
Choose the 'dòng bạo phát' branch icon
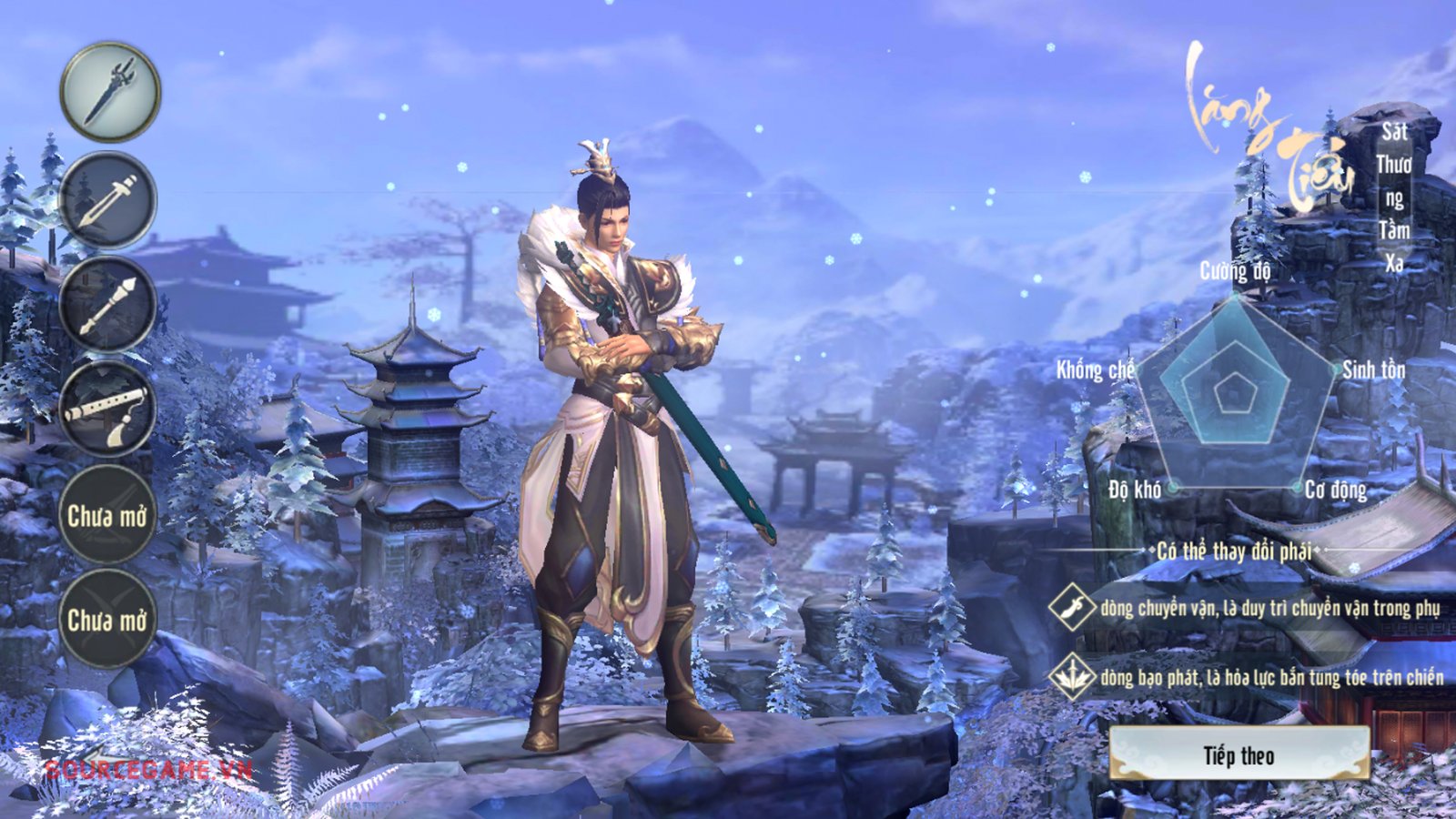click(1071, 676)
